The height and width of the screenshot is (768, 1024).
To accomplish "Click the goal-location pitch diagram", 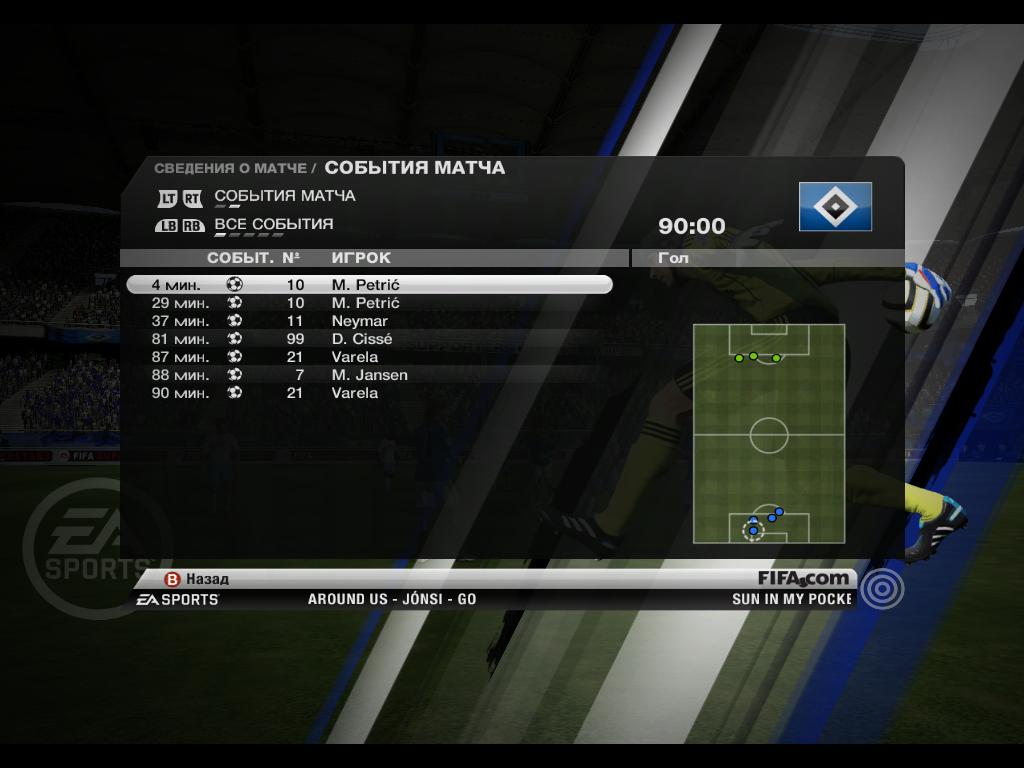I will [x=769, y=433].
